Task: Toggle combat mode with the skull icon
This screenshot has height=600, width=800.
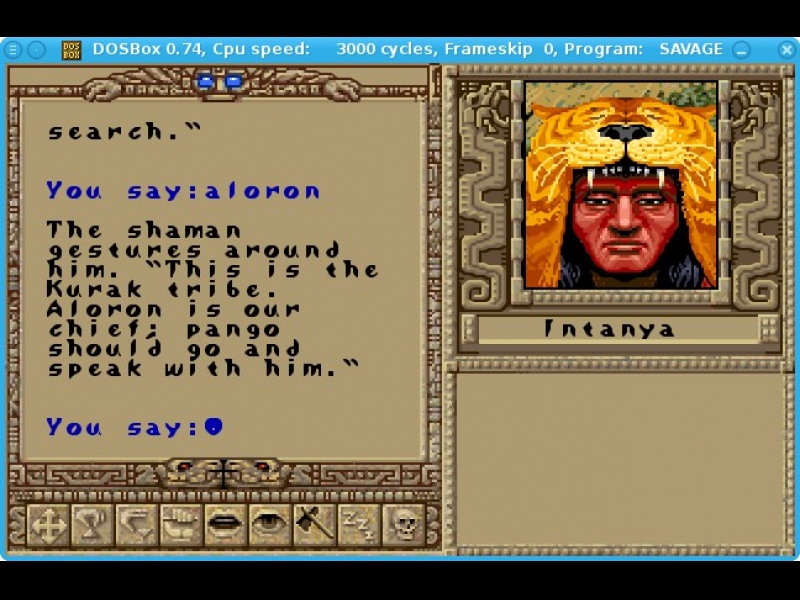Action: tap(403, 524)
